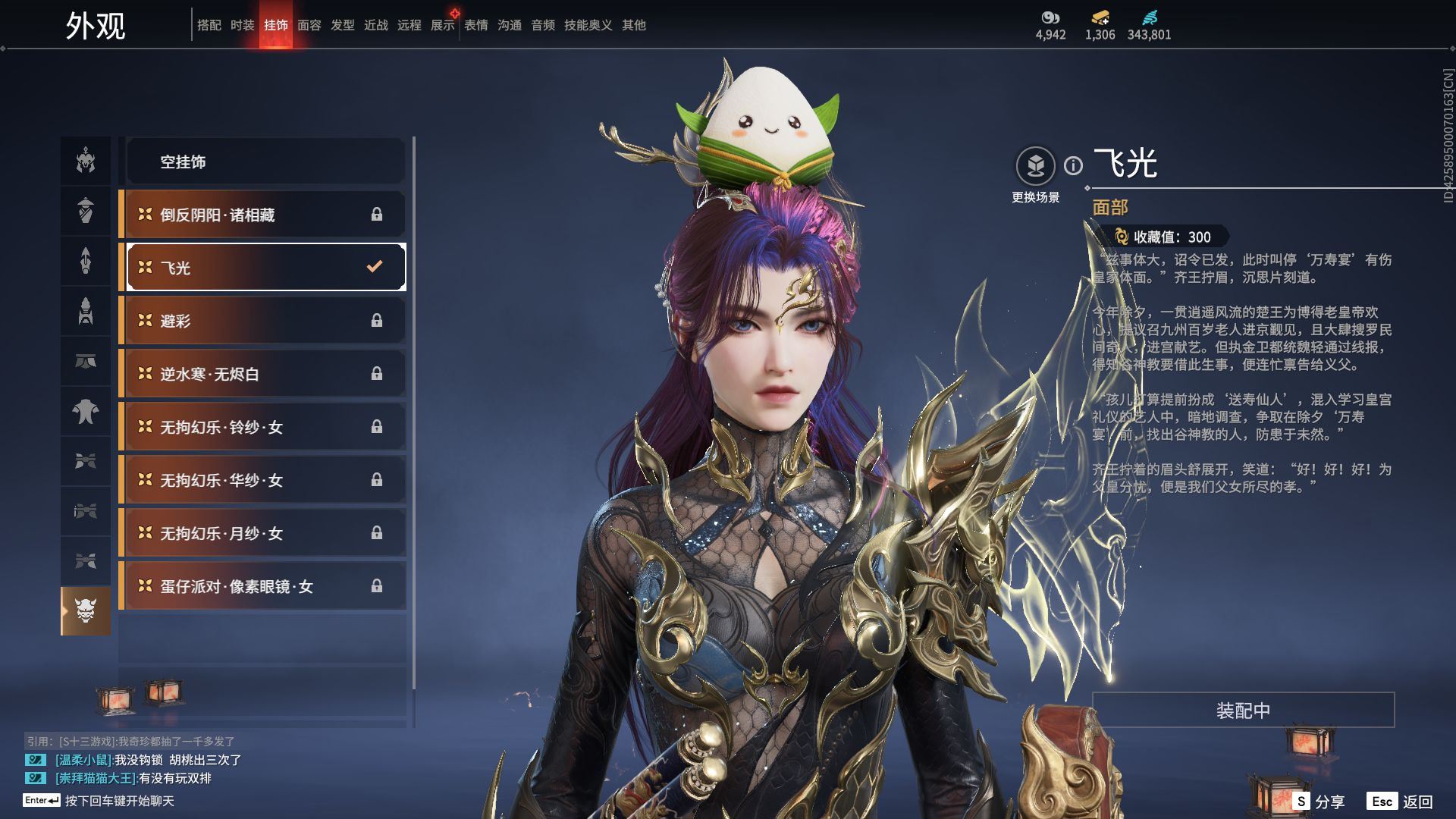Switch to the 展示 tab

pos(443,25)
